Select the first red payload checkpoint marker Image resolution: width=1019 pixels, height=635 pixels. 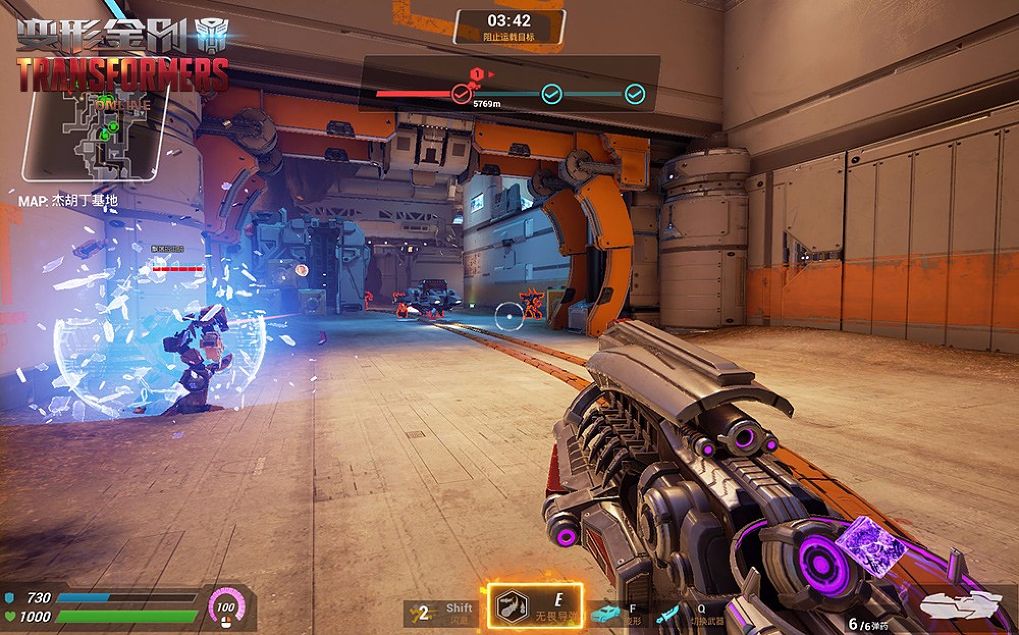[460, 94]
